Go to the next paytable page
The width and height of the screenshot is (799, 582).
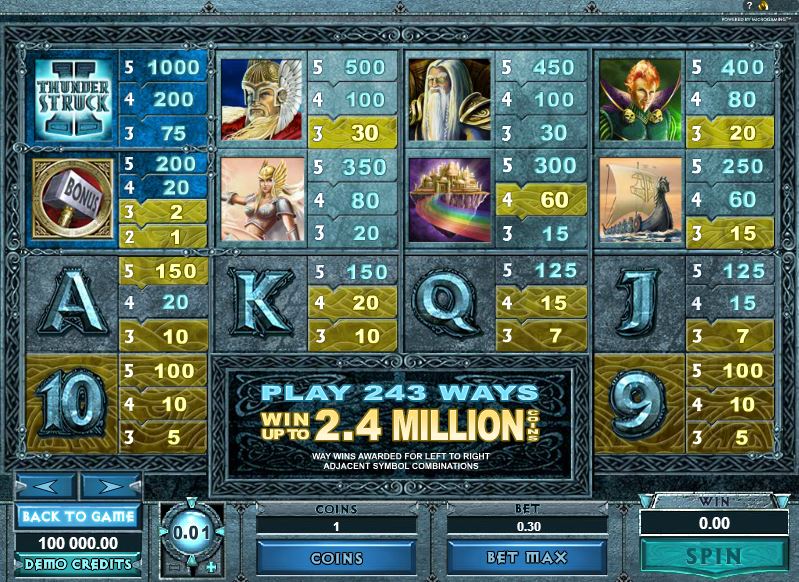click(x=109, y=488)
